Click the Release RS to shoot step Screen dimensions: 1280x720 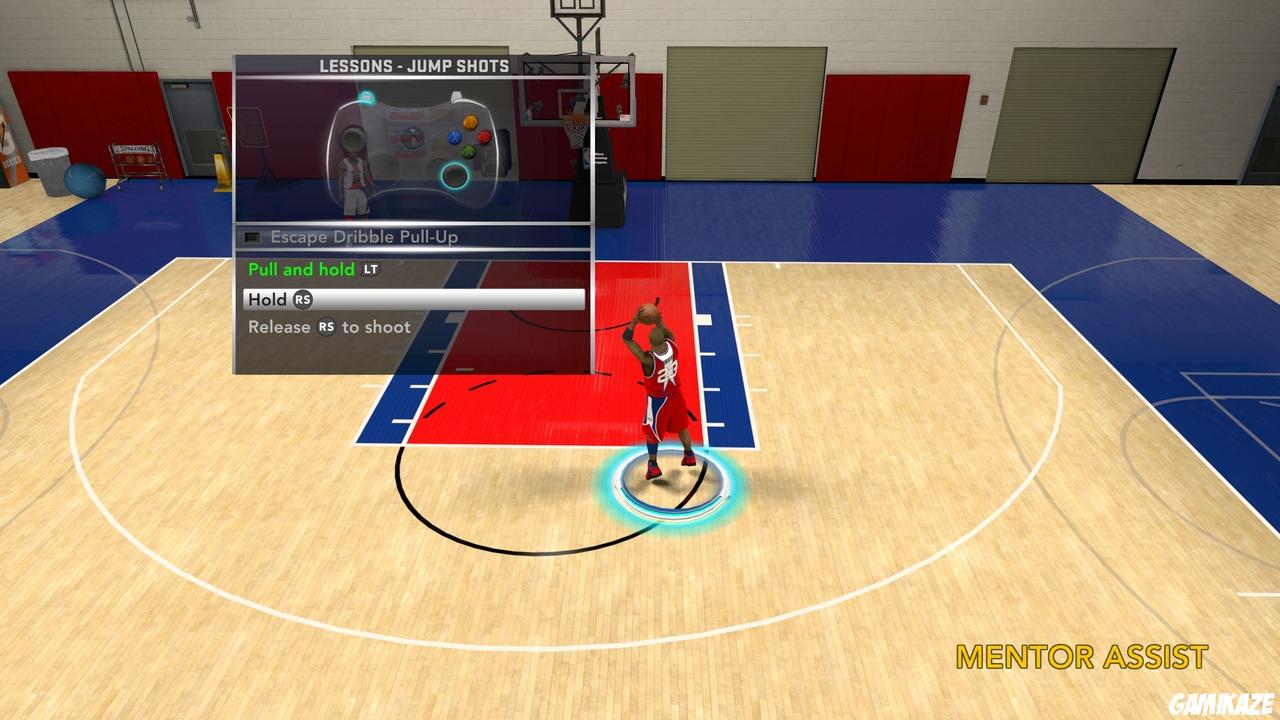327,327
